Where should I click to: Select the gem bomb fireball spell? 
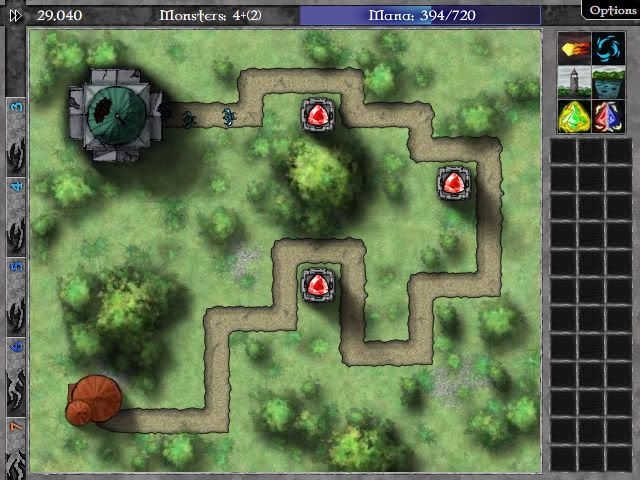571,48
